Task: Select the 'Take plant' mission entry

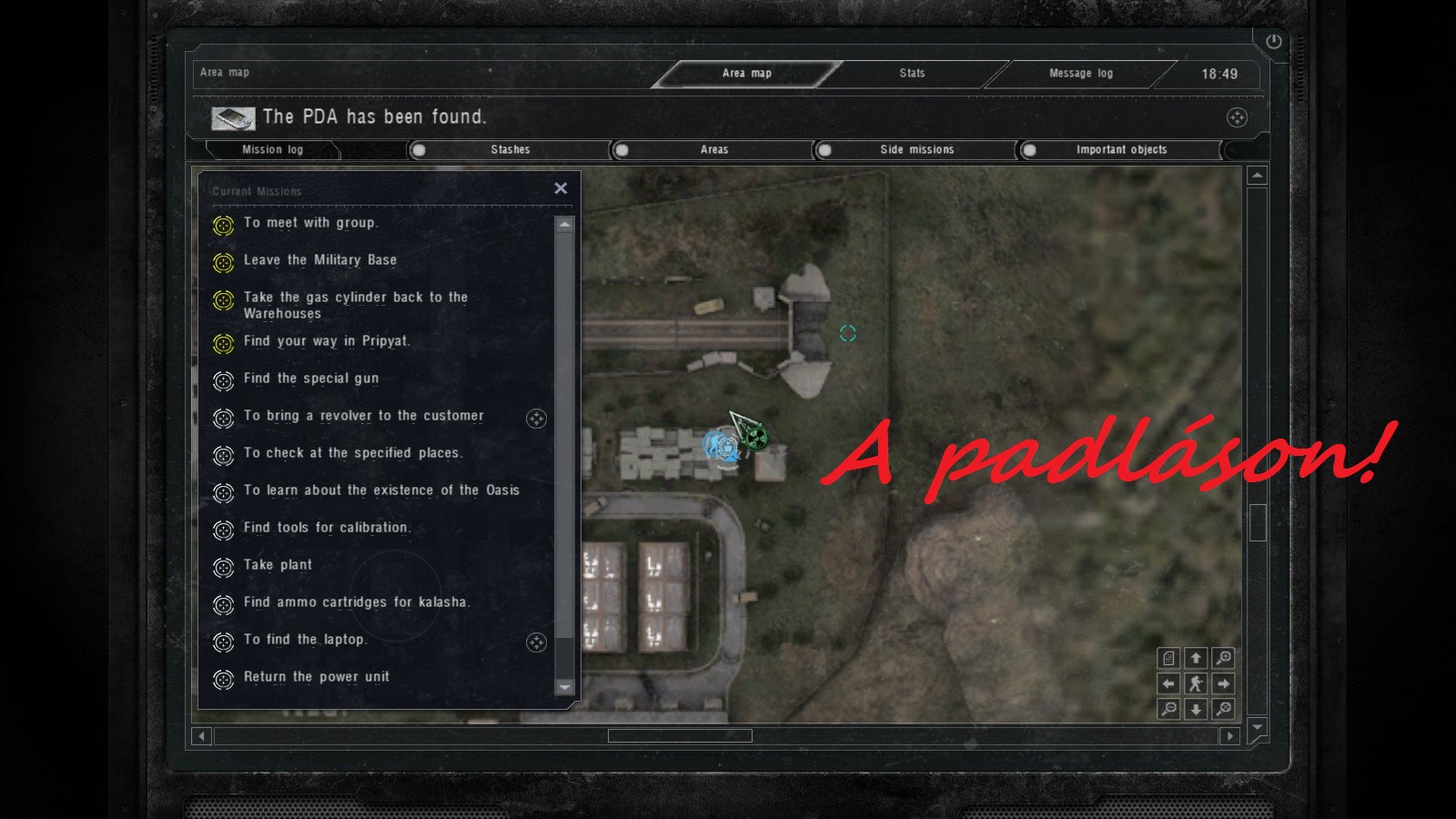Action: point(278,565)
